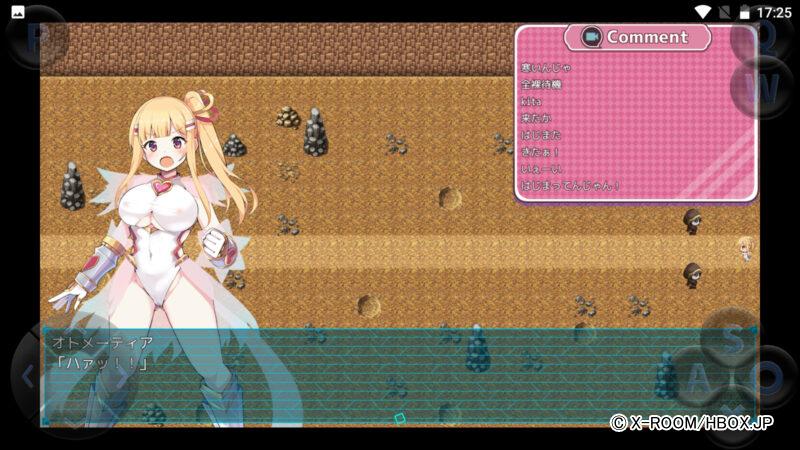The height and width of the screenshot is (450, 800).
Task: Tap the virtual W button
Action: (761, 87)
